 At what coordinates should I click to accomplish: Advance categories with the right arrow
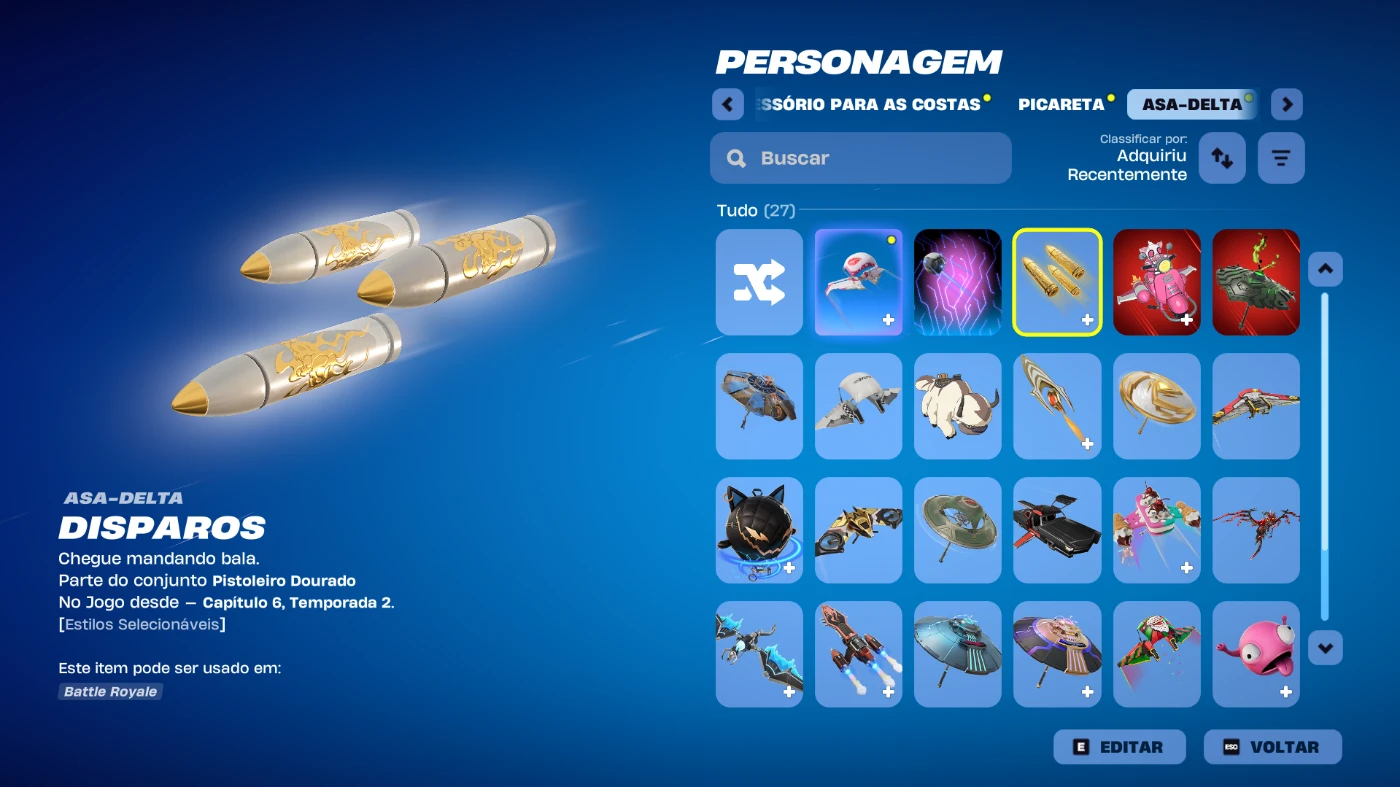click(x=1287, y=104)
